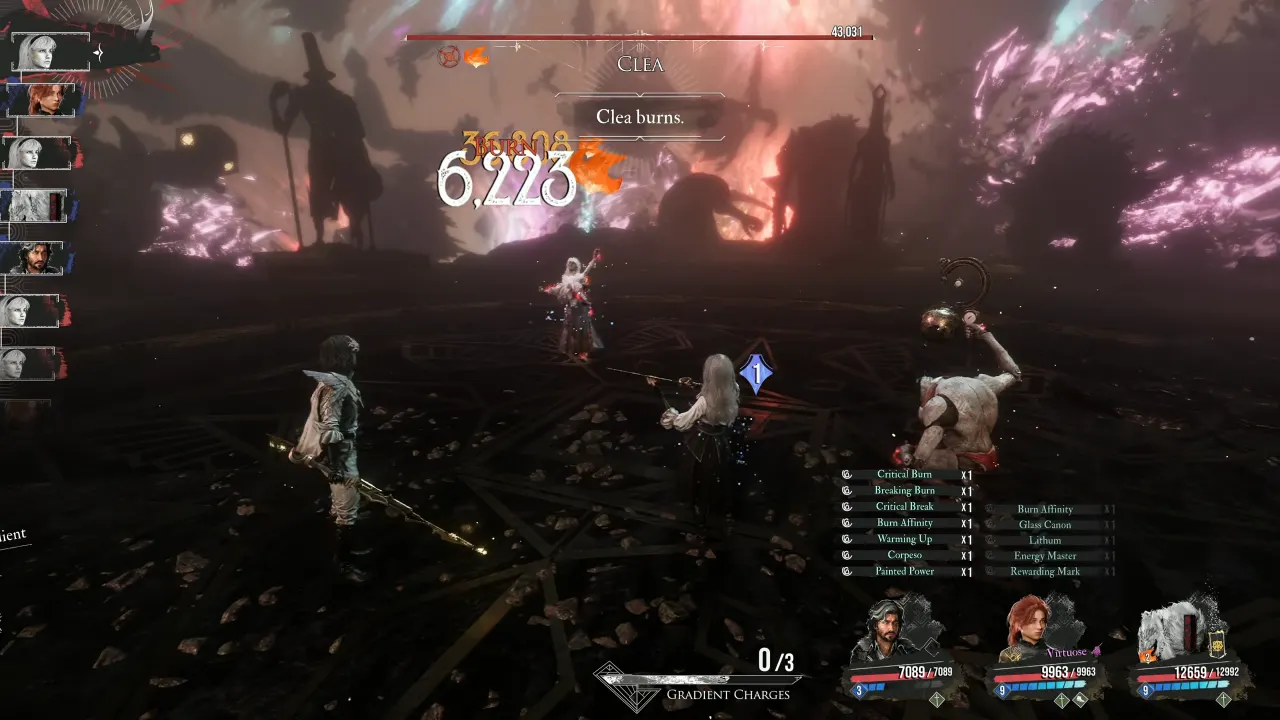Click the cross status diamond under Gustave's HP bar
The image size is (1280, 720).
point(935,700)
